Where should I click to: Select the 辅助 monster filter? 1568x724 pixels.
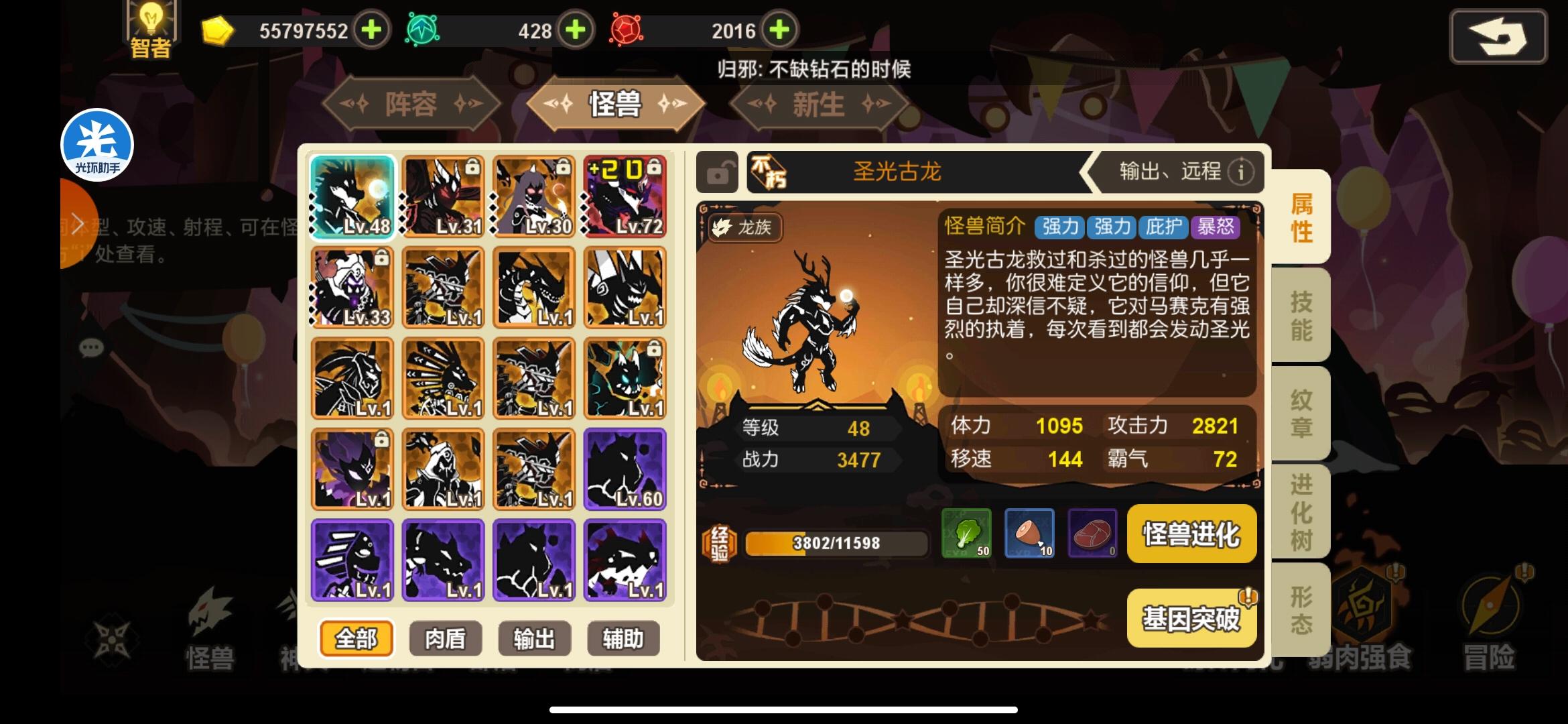pos(624,638)
